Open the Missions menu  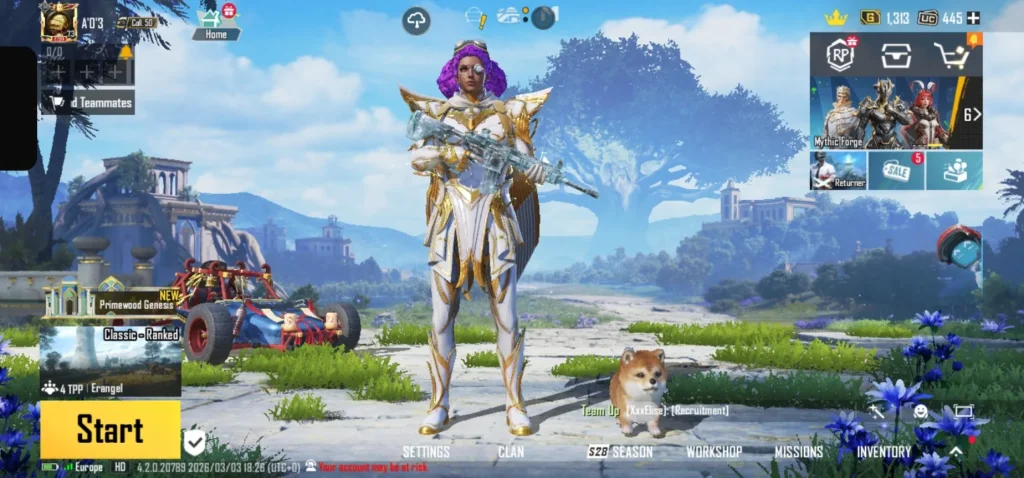click(799, 452)
